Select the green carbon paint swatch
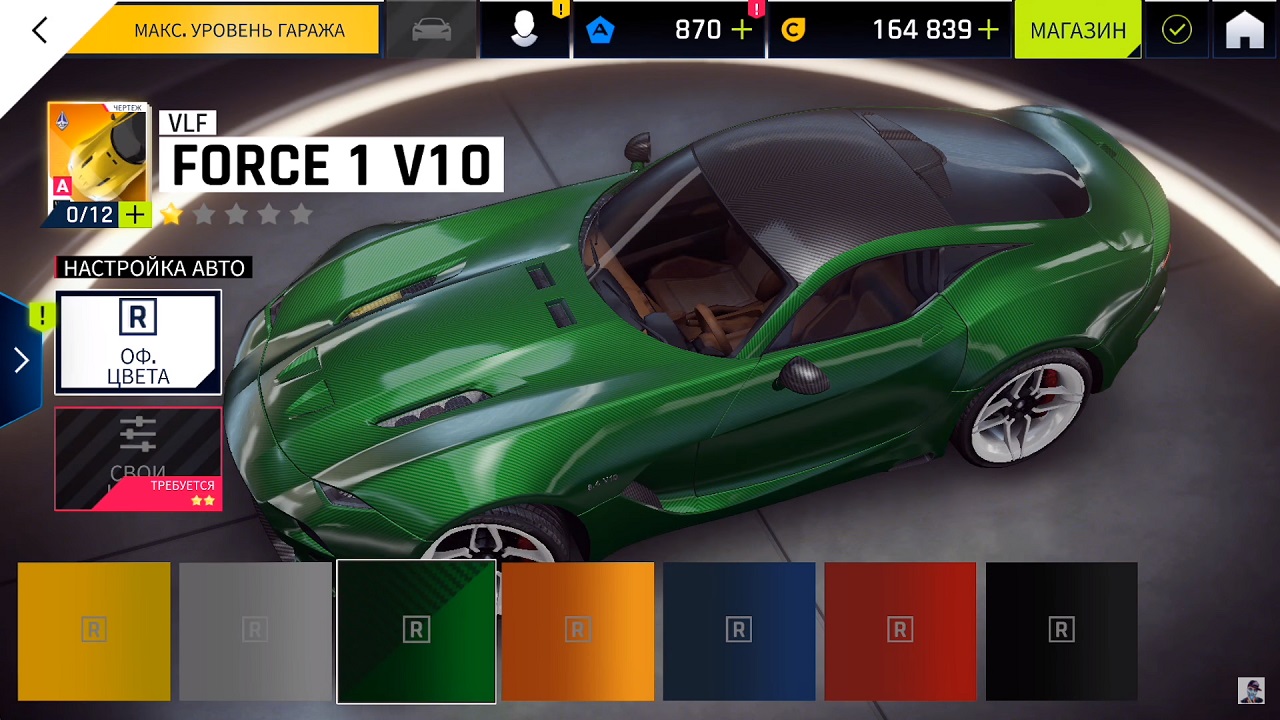Screen dimensions: 1280x720 (416, 631)
